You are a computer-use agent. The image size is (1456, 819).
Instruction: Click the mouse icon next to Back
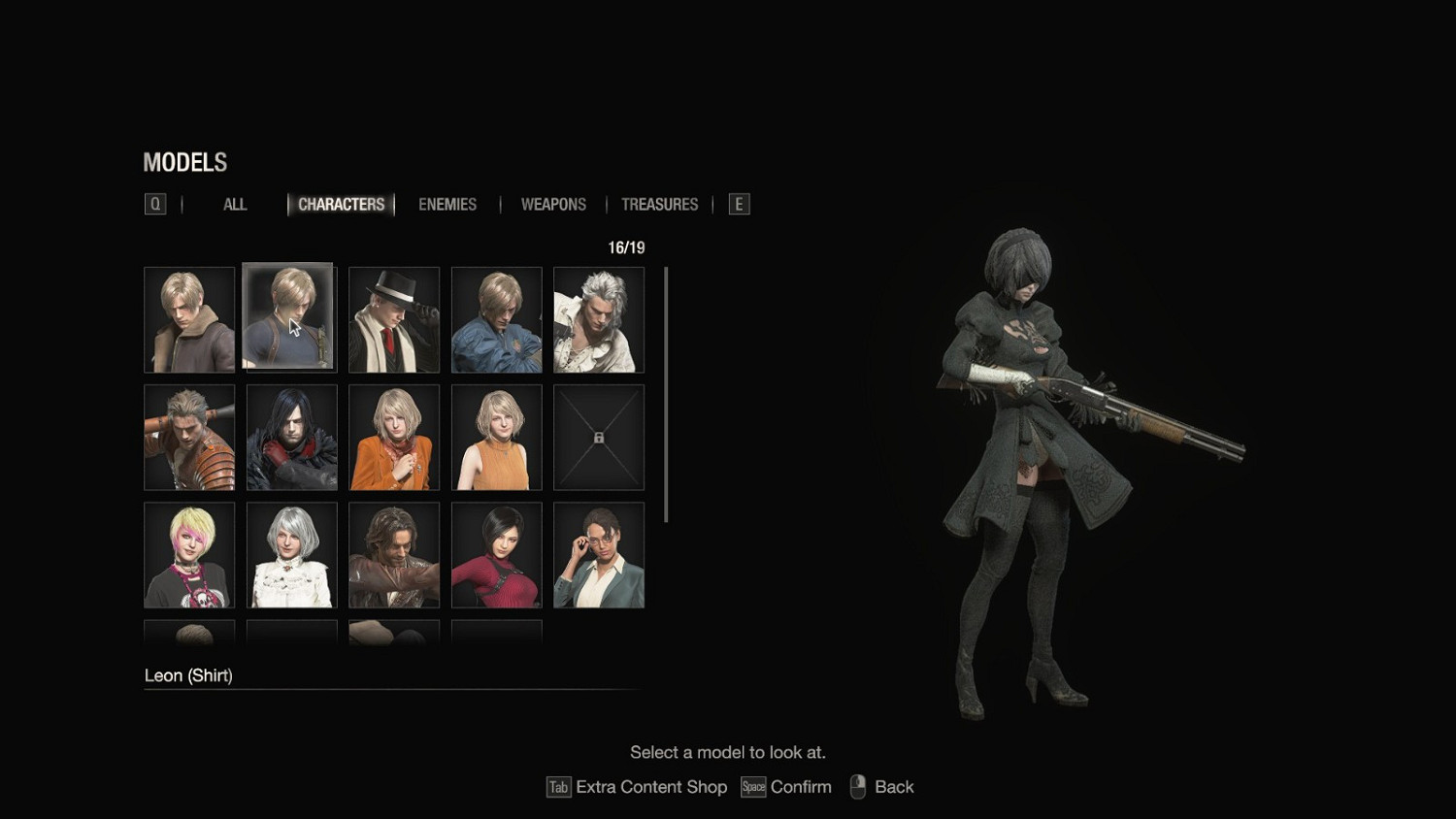[857, 786]
